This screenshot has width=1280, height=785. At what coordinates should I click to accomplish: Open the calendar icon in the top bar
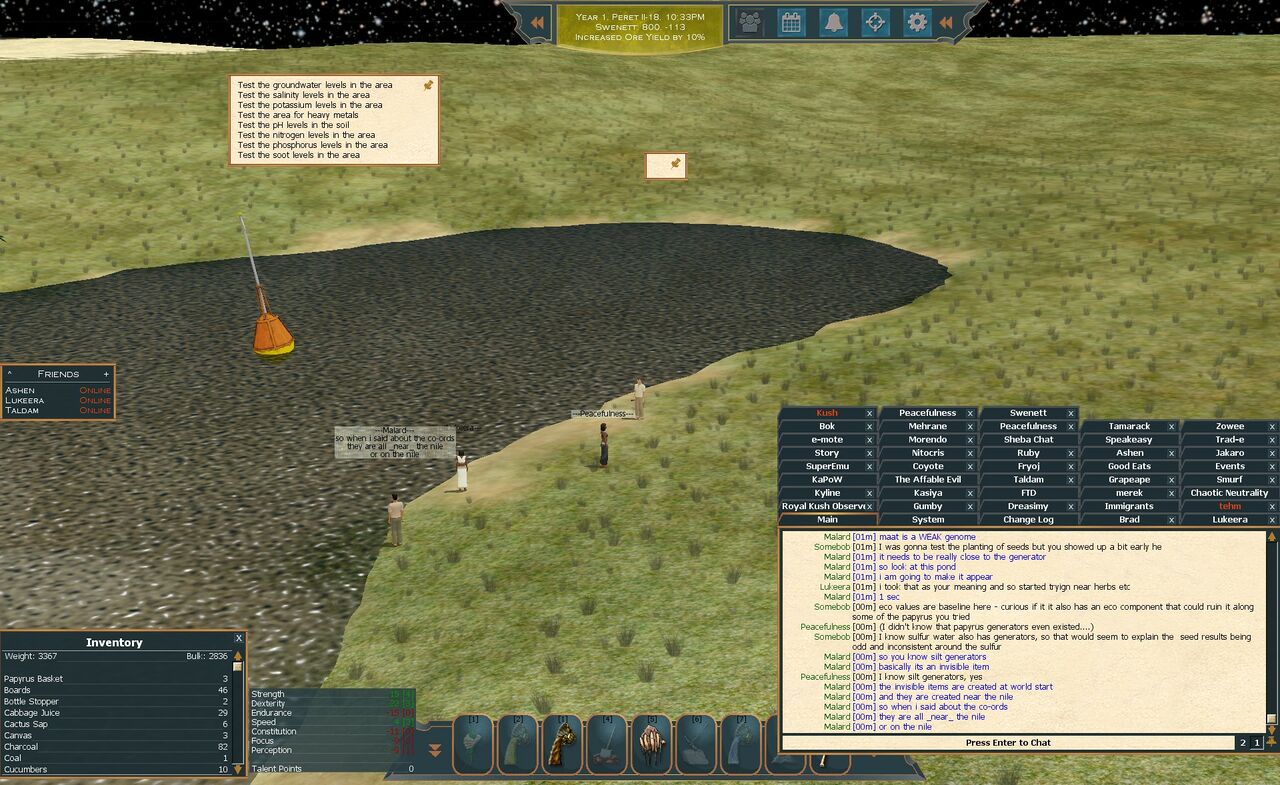[791, 22]
